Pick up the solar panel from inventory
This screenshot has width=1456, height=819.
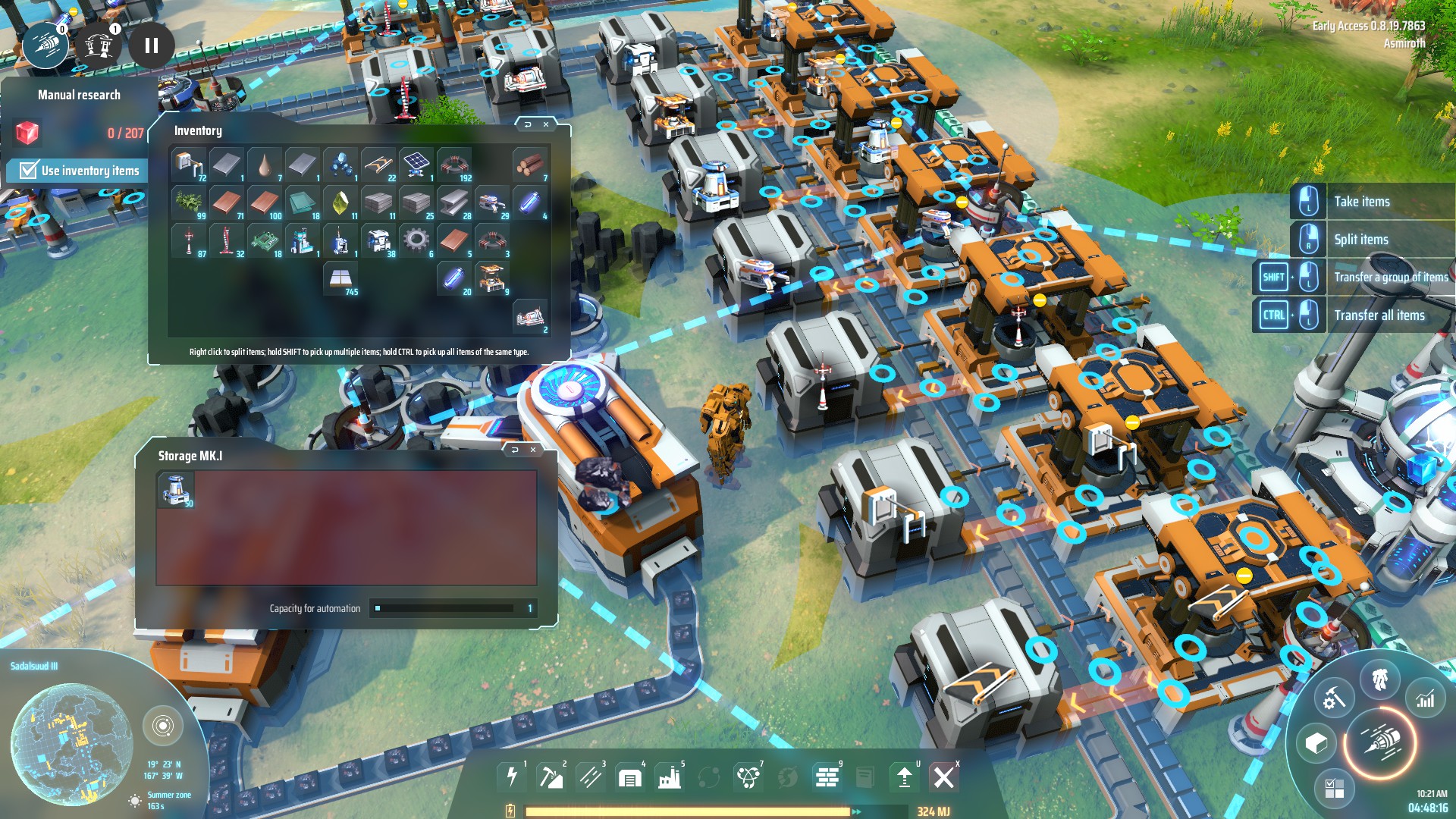(x=416, y=165)
